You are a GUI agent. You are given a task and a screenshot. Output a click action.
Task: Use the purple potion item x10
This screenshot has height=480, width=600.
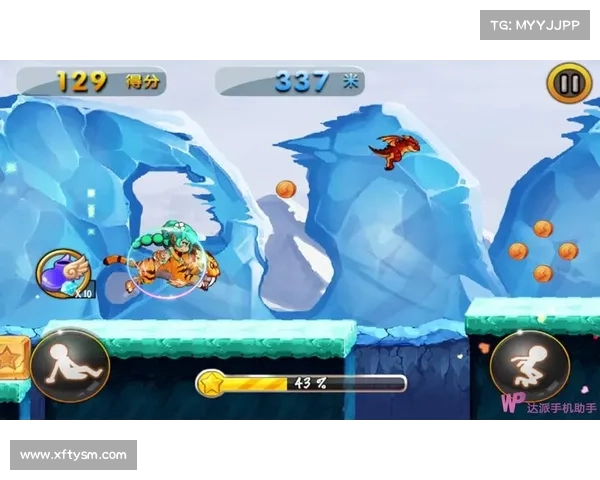pos(64,273)
